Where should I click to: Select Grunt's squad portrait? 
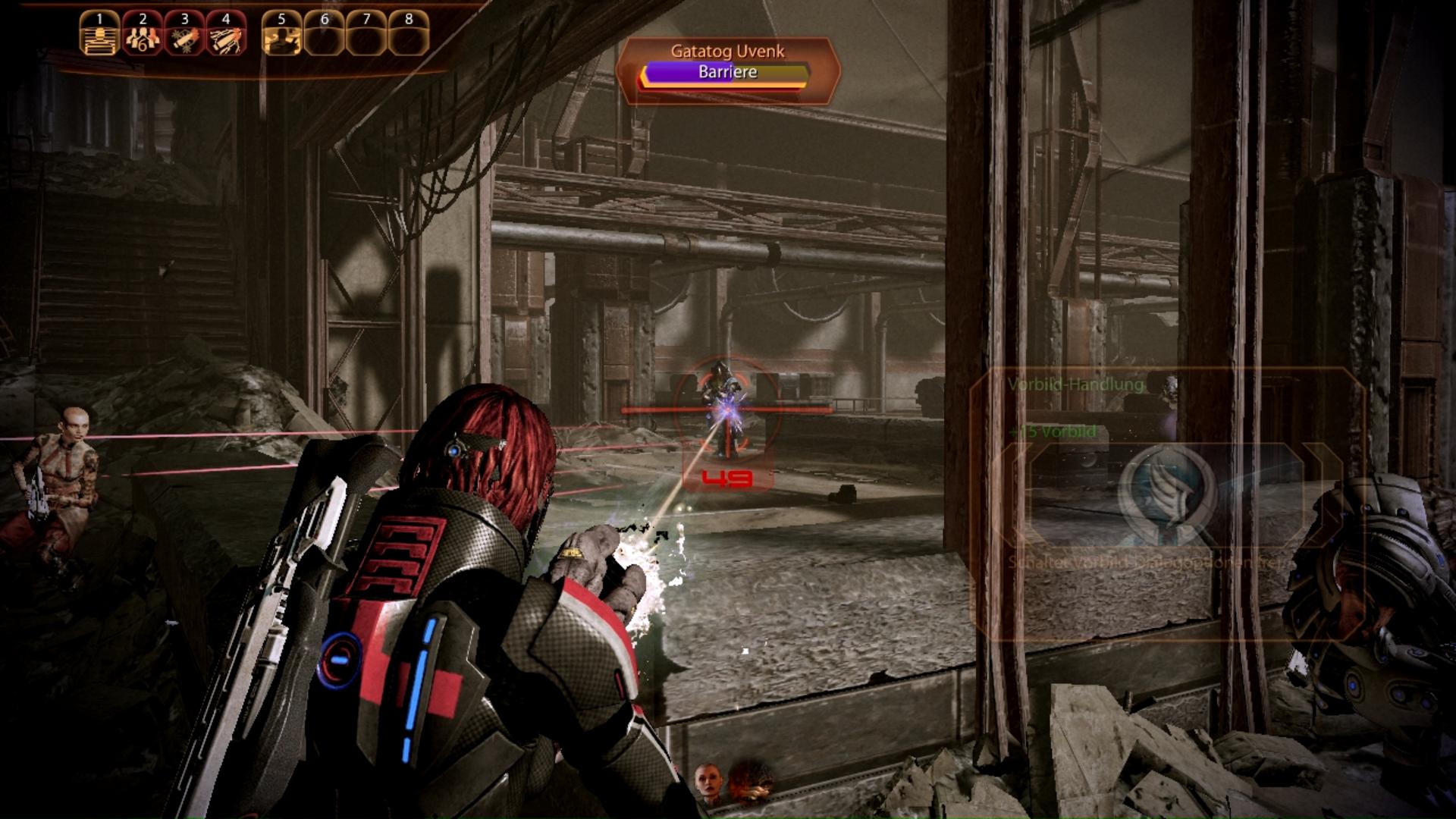(x=750, y=783)
